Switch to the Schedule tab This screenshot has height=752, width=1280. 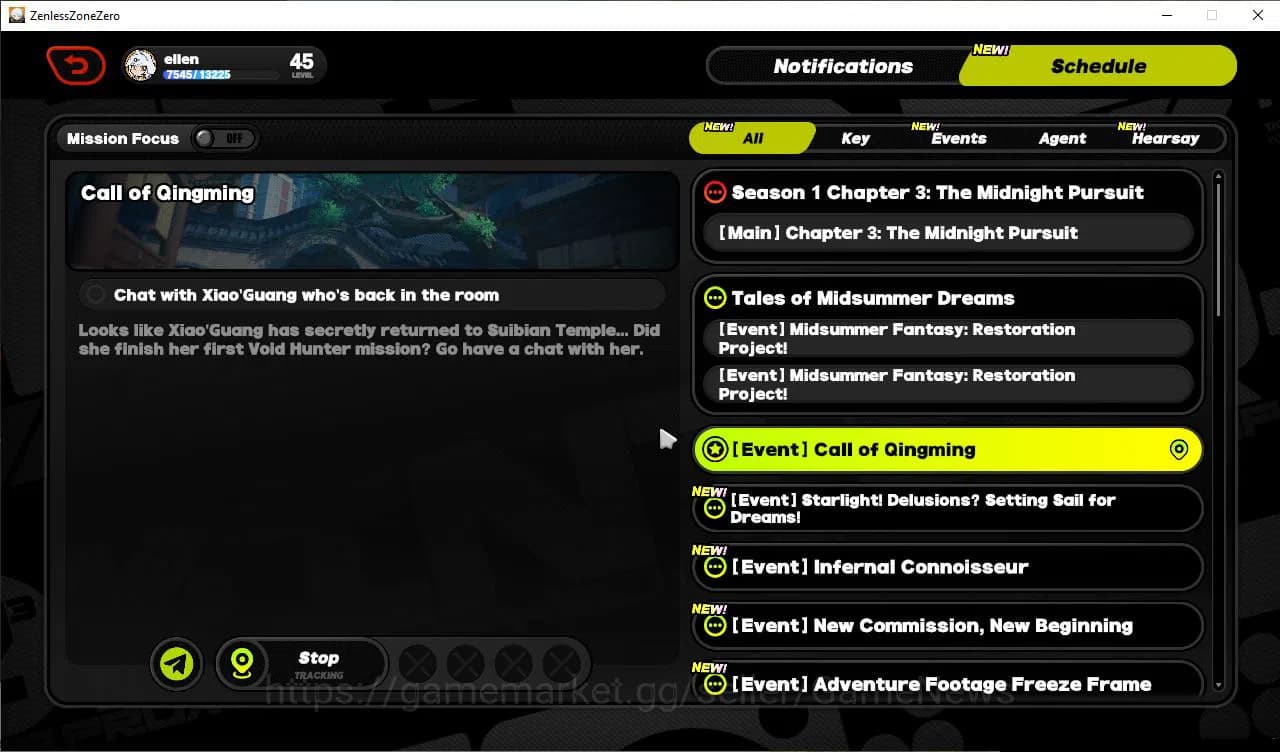click(x=1098, y=66)
